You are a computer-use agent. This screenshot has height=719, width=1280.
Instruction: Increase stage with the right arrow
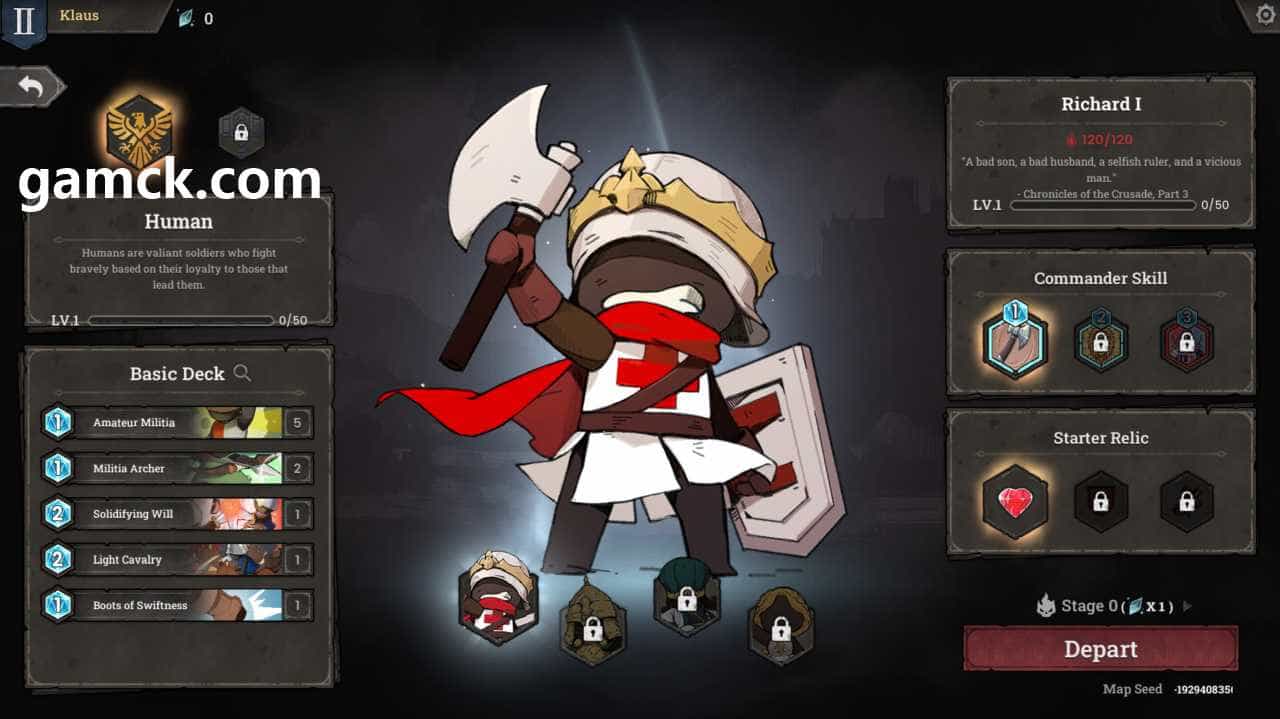(x=1187, y=606)
